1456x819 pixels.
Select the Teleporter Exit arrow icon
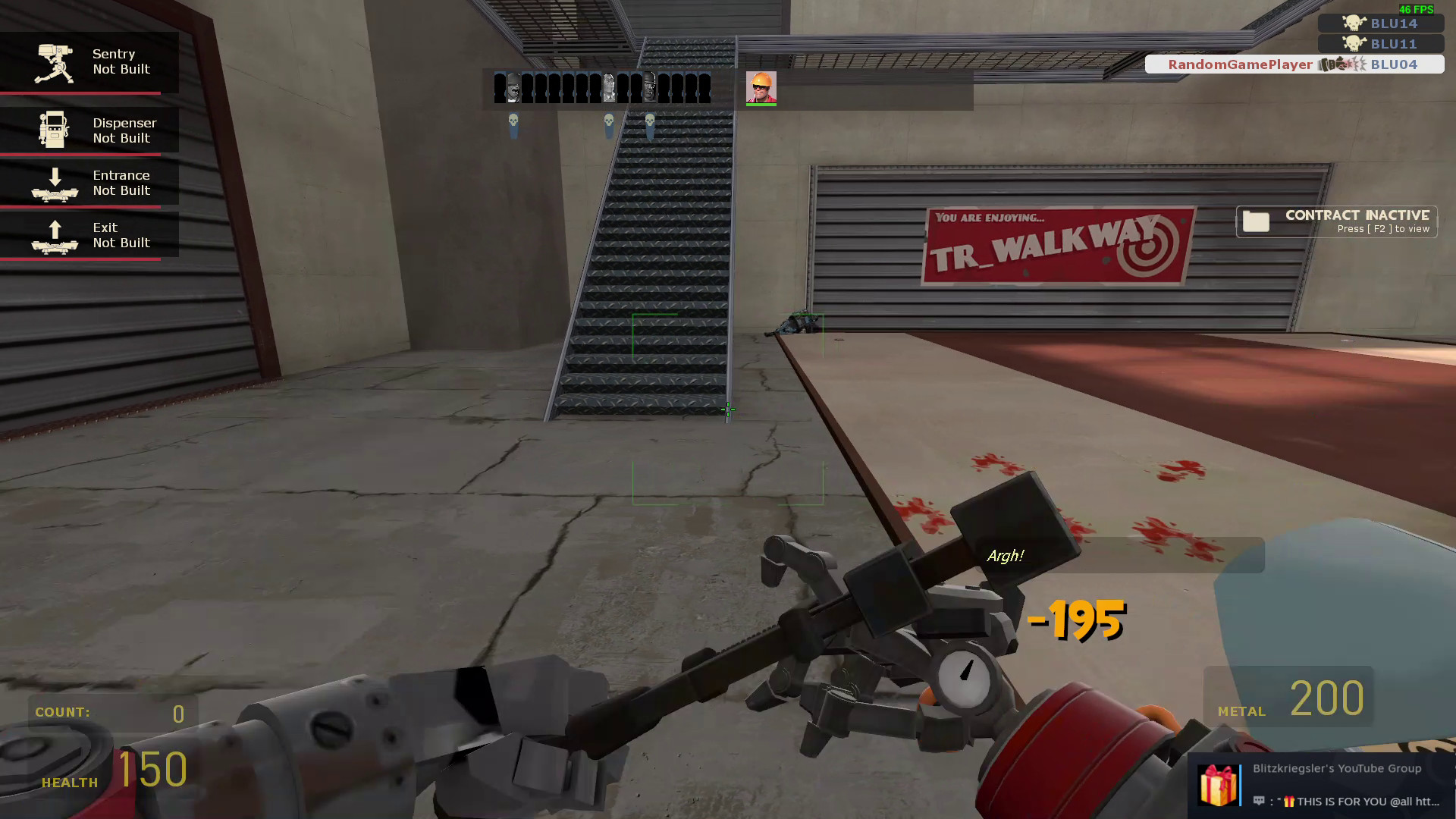56,235
